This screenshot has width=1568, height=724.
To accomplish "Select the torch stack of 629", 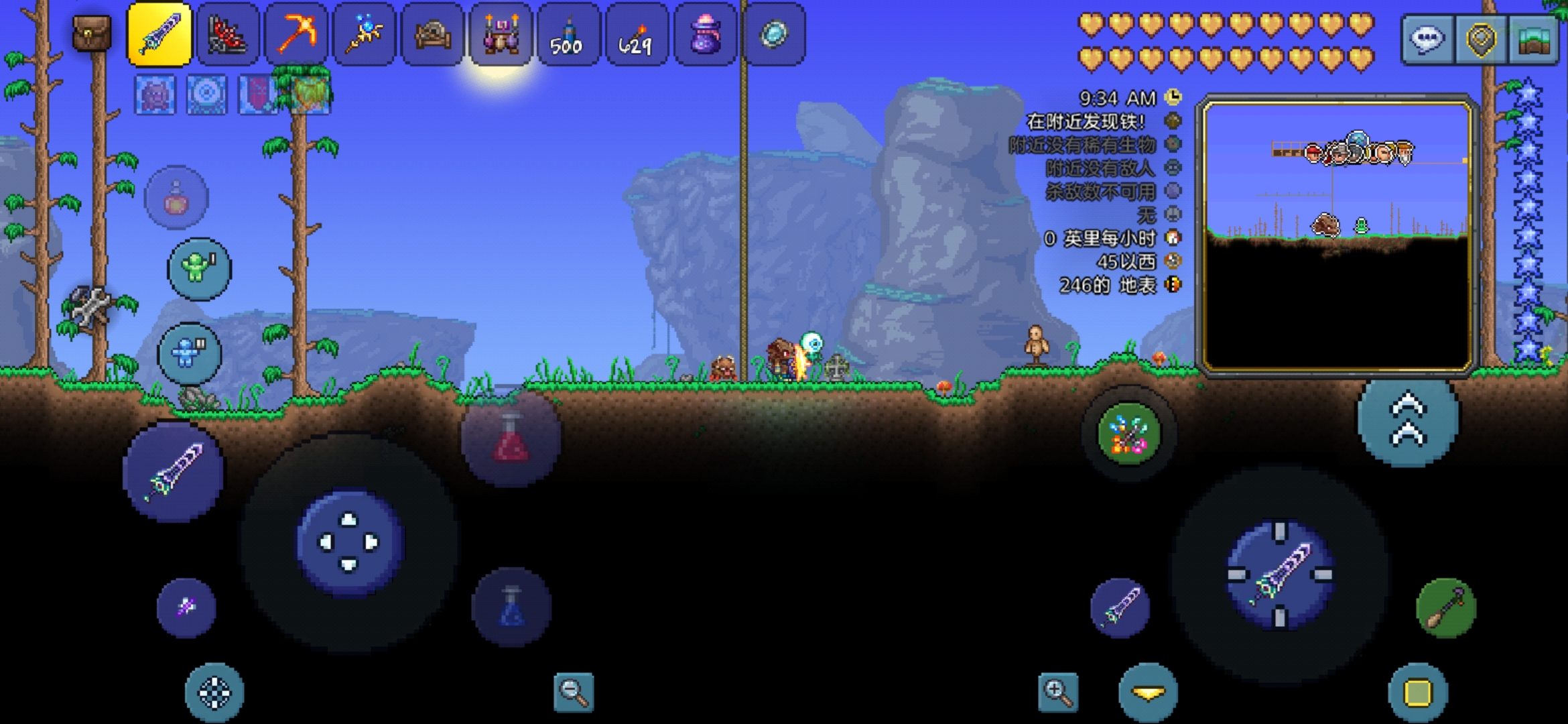I will point(635,34).
